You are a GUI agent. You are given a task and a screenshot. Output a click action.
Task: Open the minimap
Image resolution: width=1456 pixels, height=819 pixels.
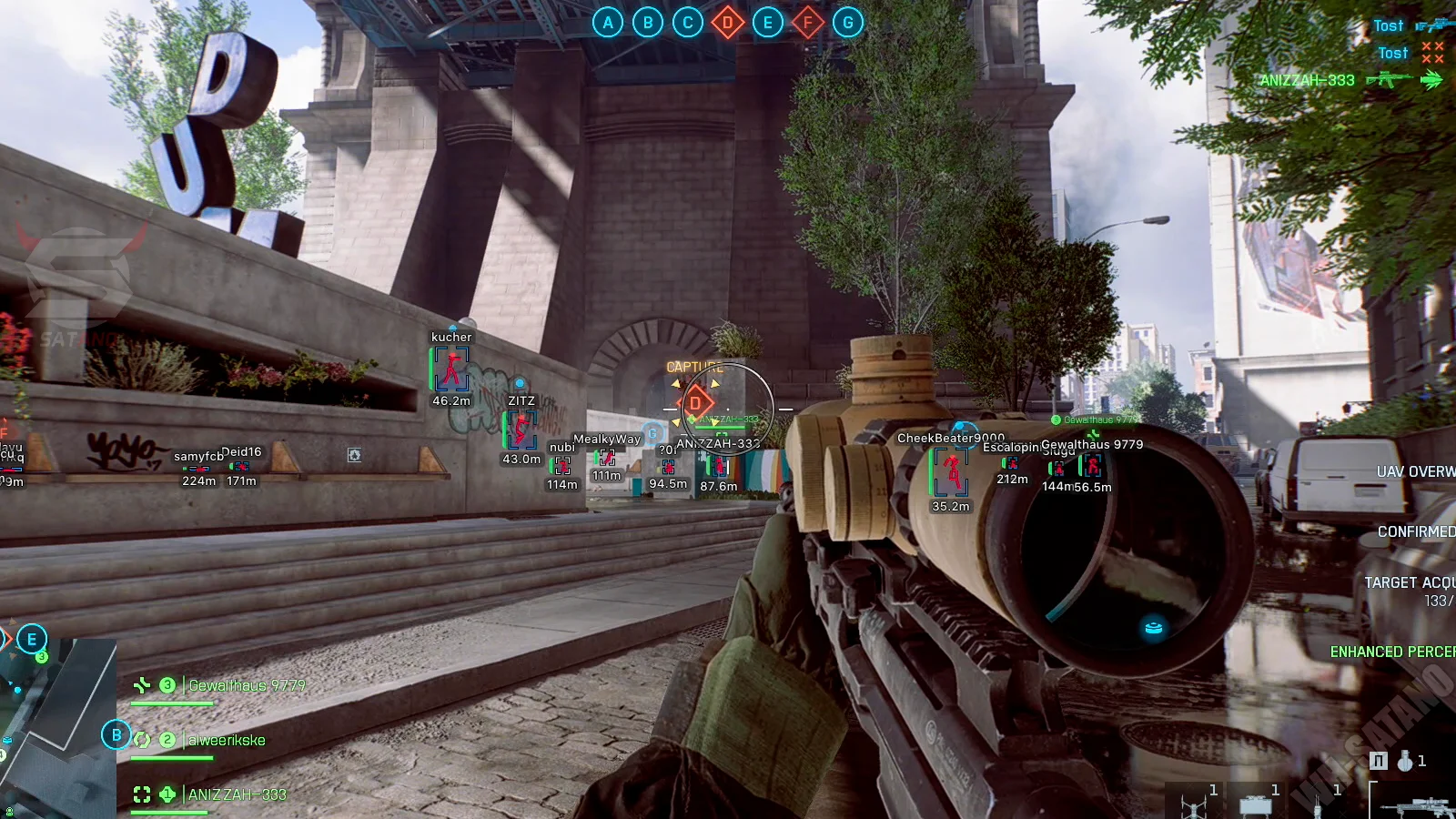click(56, 728)
